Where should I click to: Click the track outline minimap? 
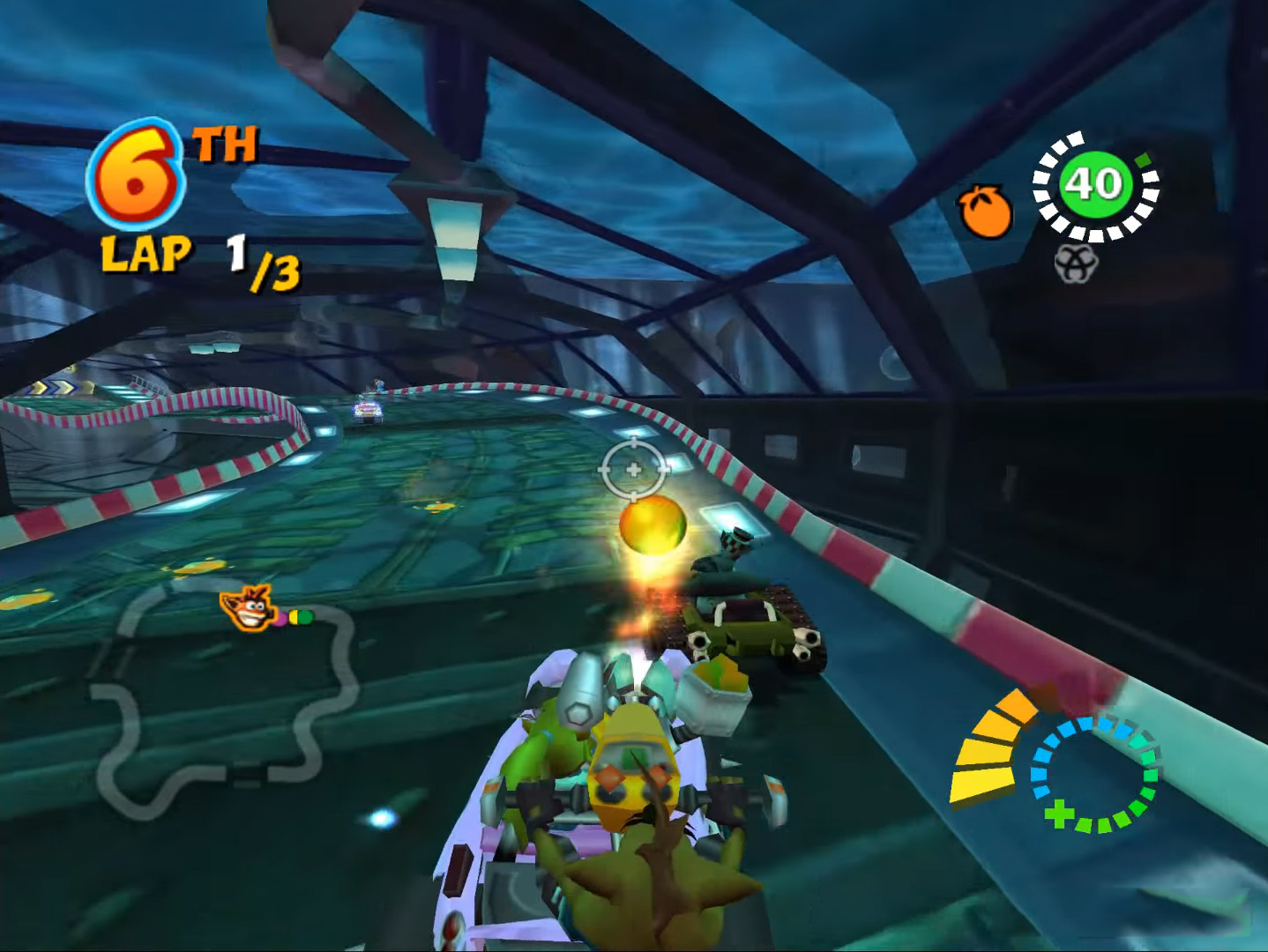pyautogui.click(x=220, y=705)
